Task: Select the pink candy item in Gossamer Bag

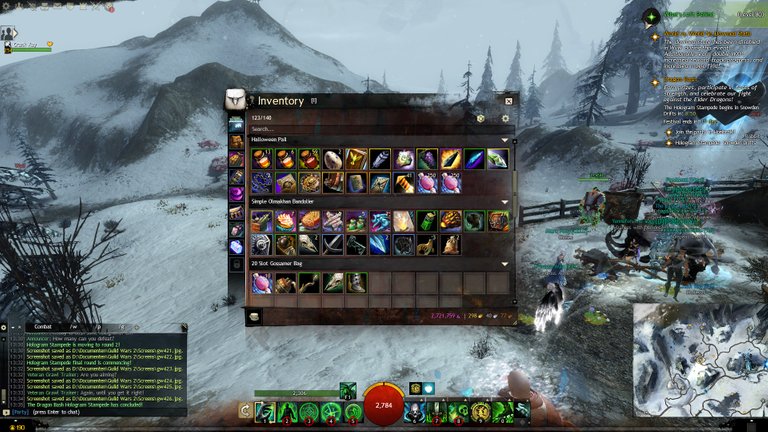Action: pos(260,283)
